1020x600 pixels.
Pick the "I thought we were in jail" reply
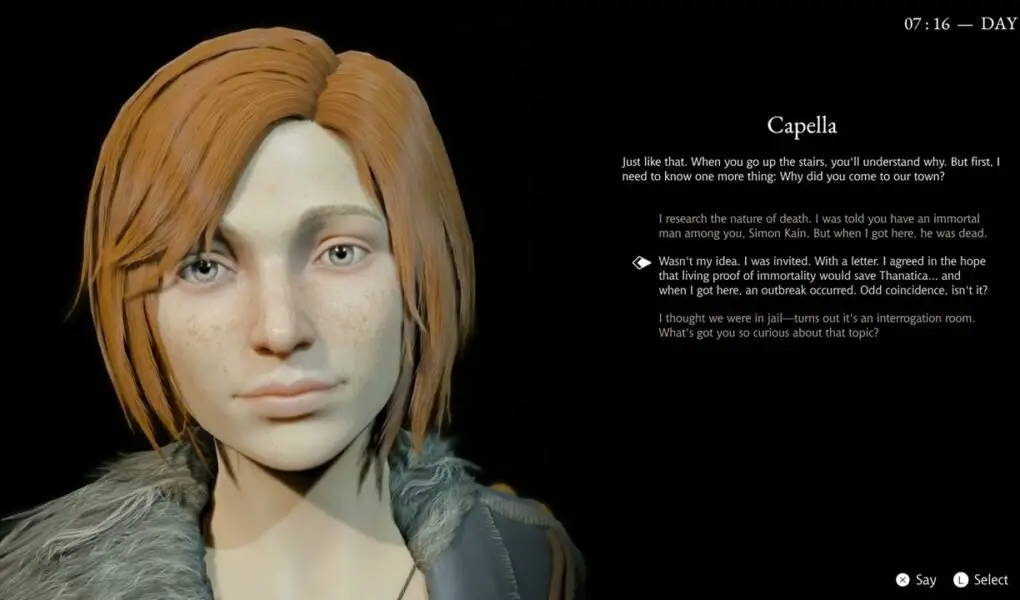click(816, 325)
